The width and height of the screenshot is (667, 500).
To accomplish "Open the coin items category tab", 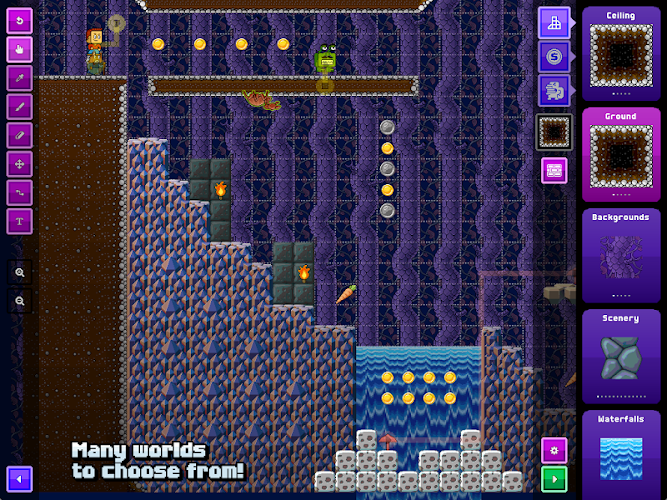I will tap(554, 56).
